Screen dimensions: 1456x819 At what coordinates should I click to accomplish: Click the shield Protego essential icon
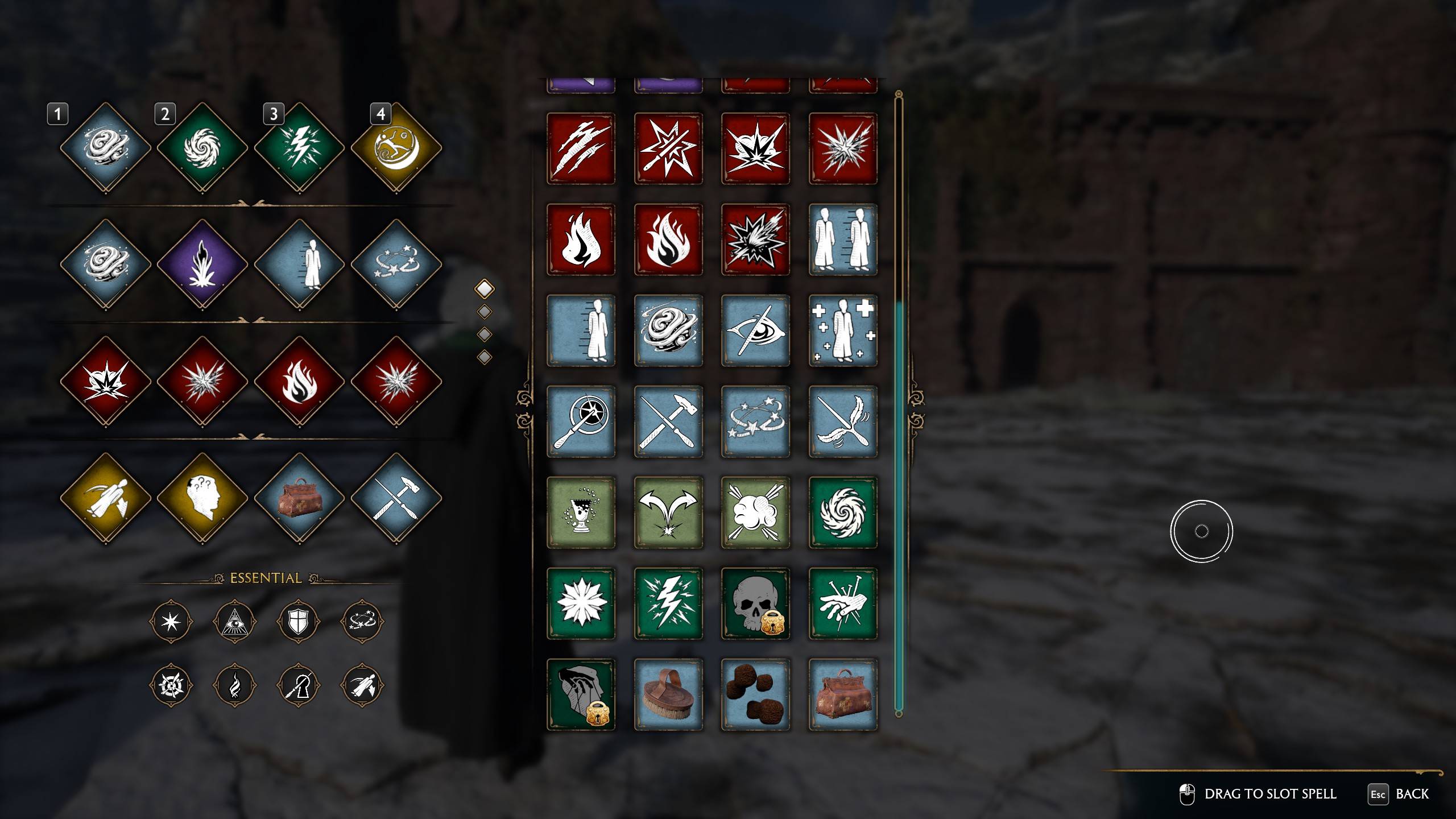[298, 622]
